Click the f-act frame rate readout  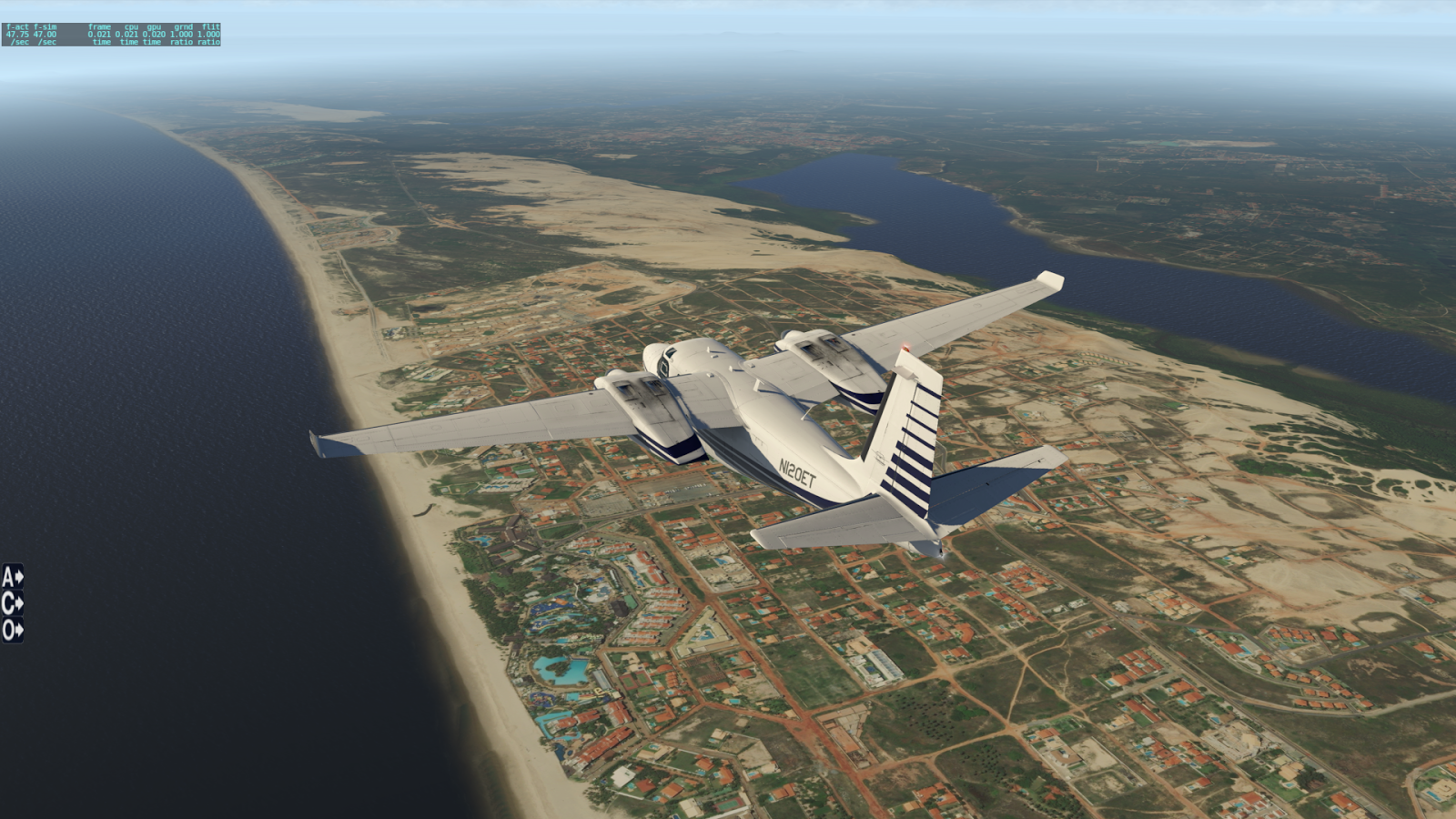pyautogui.click(x=16, y=34)
